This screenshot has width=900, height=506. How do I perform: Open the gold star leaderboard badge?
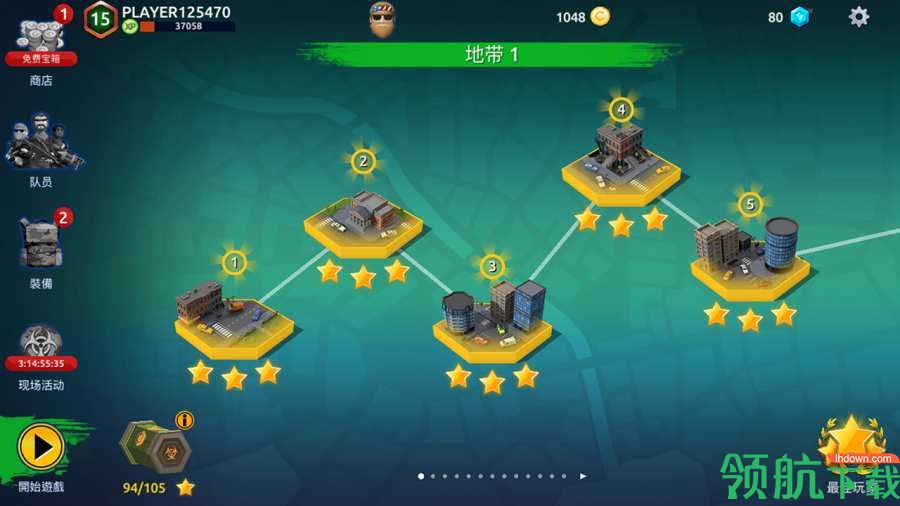coord(851,440)
